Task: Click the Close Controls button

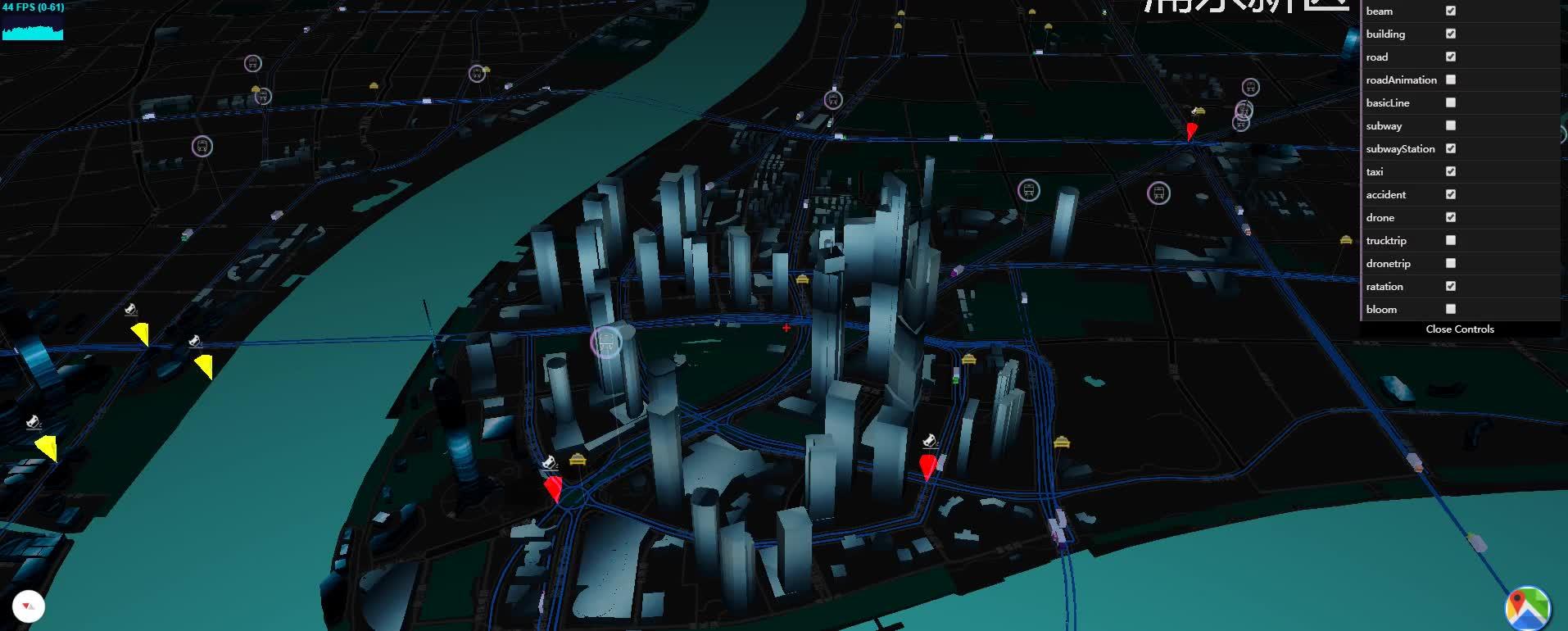Action: click(x=1460, y=329)
